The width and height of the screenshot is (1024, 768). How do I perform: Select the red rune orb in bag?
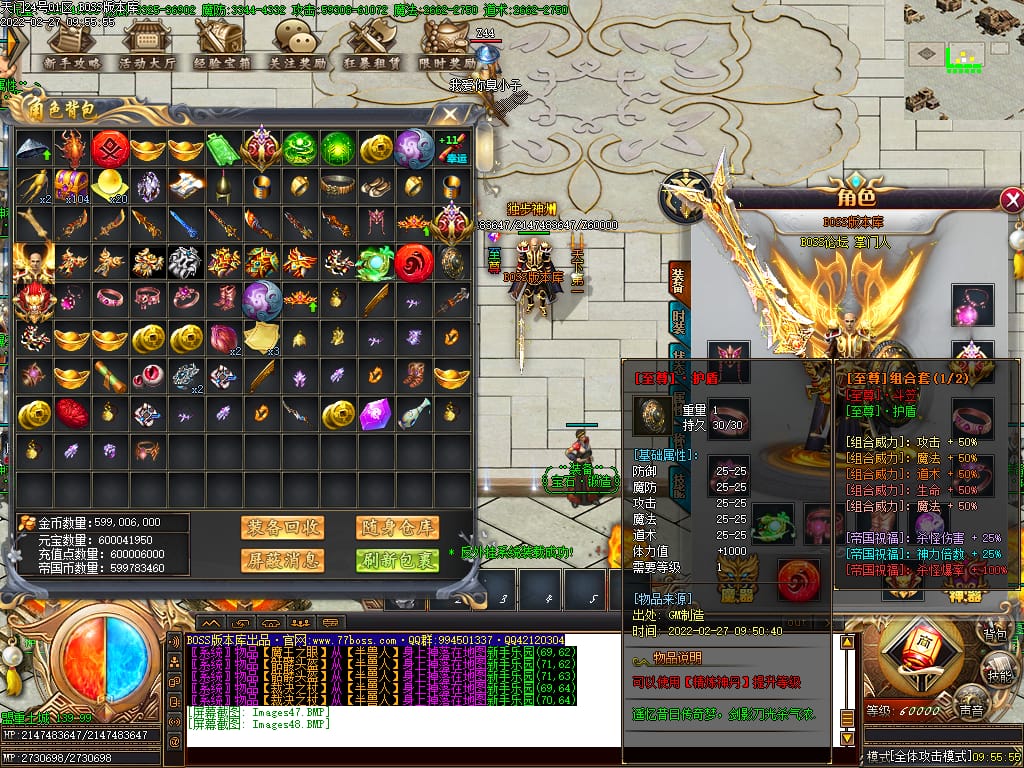(110, 149)
